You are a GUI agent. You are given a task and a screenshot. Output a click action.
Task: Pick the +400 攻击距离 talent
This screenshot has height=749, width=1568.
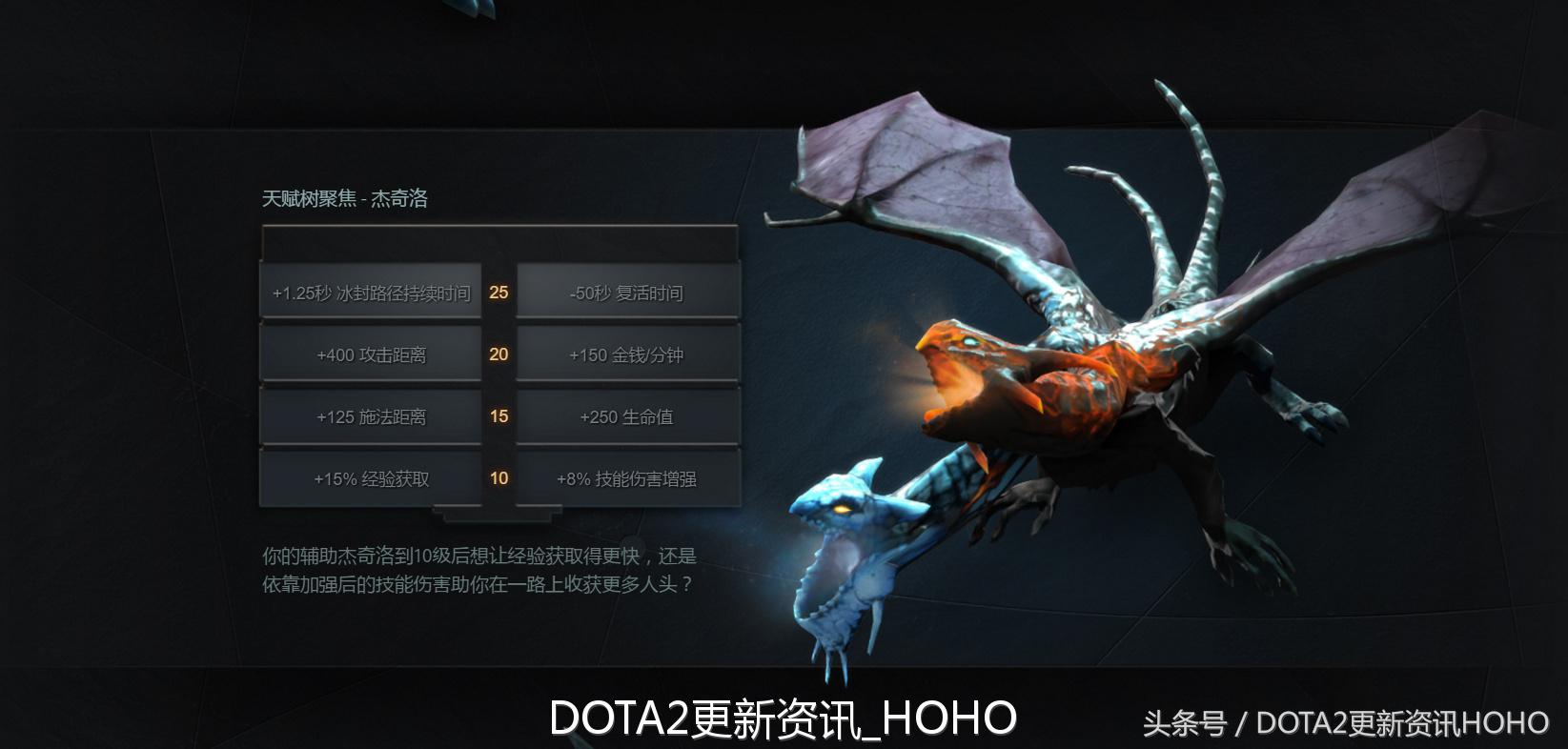coord(371,354)
